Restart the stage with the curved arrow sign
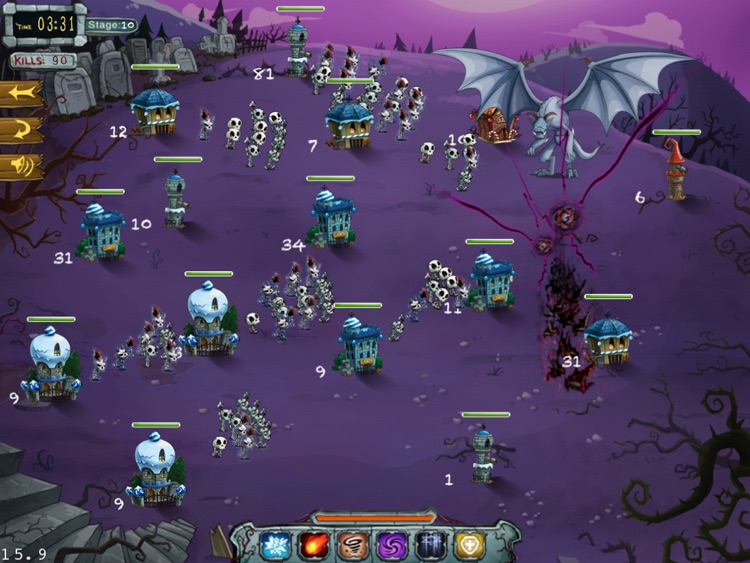750x563 pixels. point(22,130)
